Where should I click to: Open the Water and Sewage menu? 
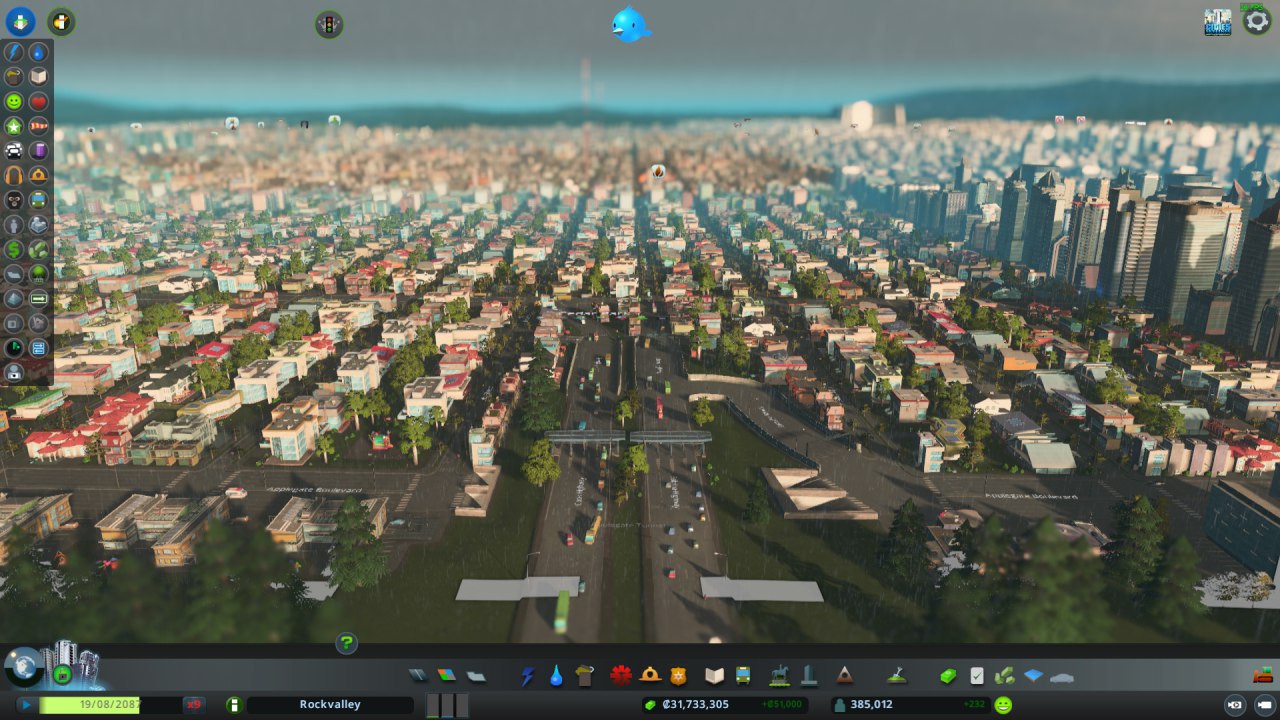(x=556, y=676)
